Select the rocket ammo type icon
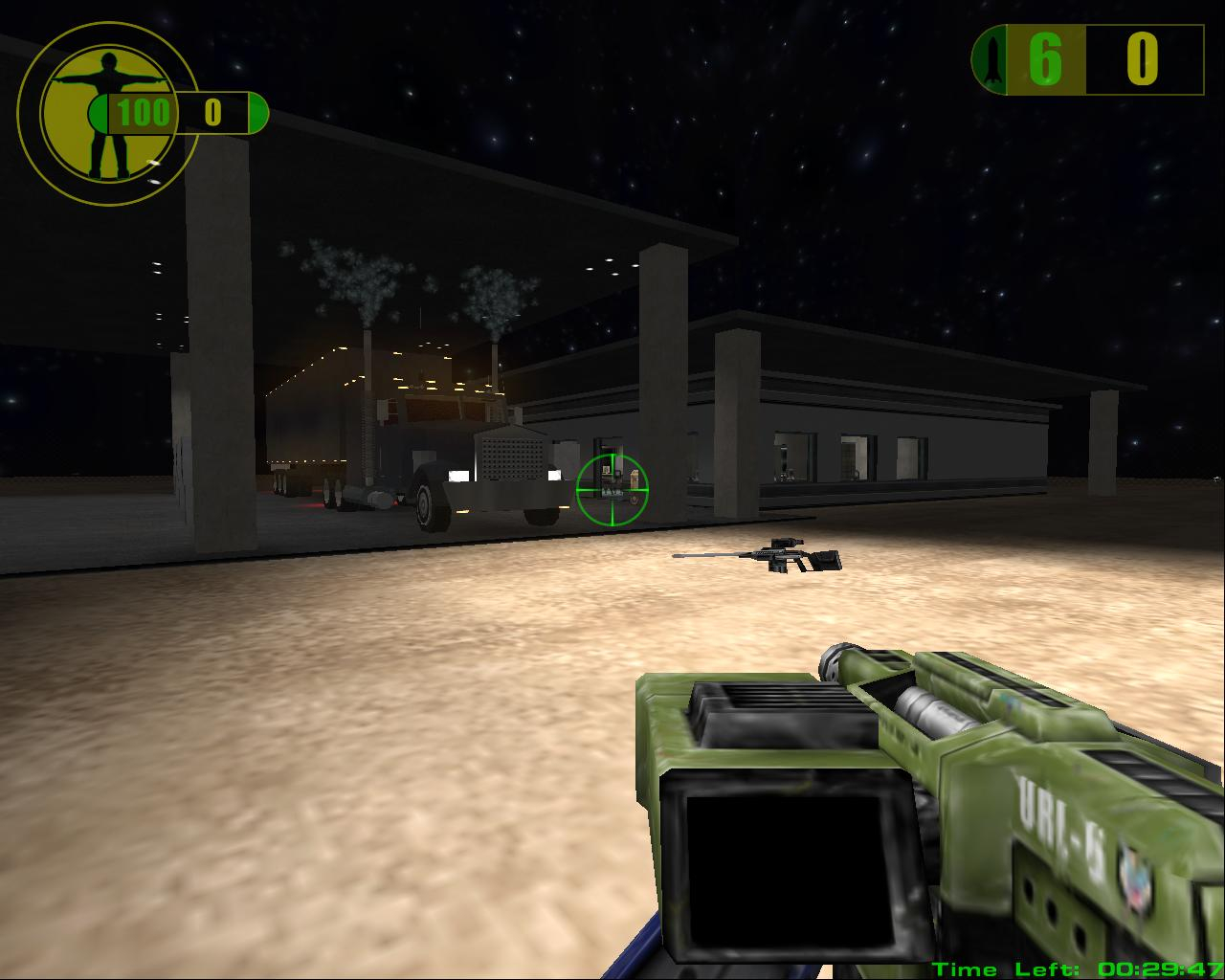The height and width of the screenshot is (980, 1225). (x=991, y=60)
